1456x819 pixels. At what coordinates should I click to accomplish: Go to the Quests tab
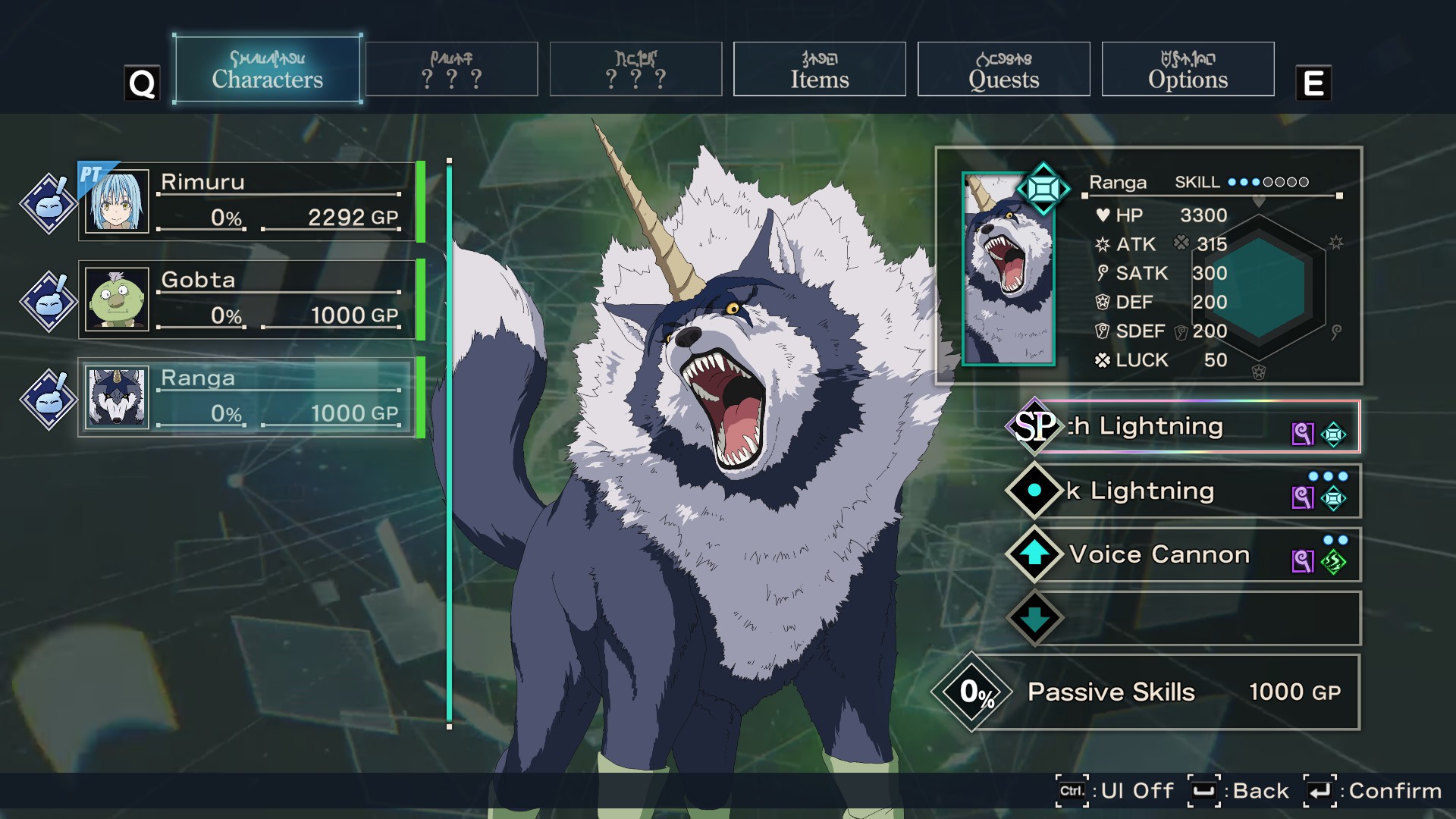(1003, 70)
